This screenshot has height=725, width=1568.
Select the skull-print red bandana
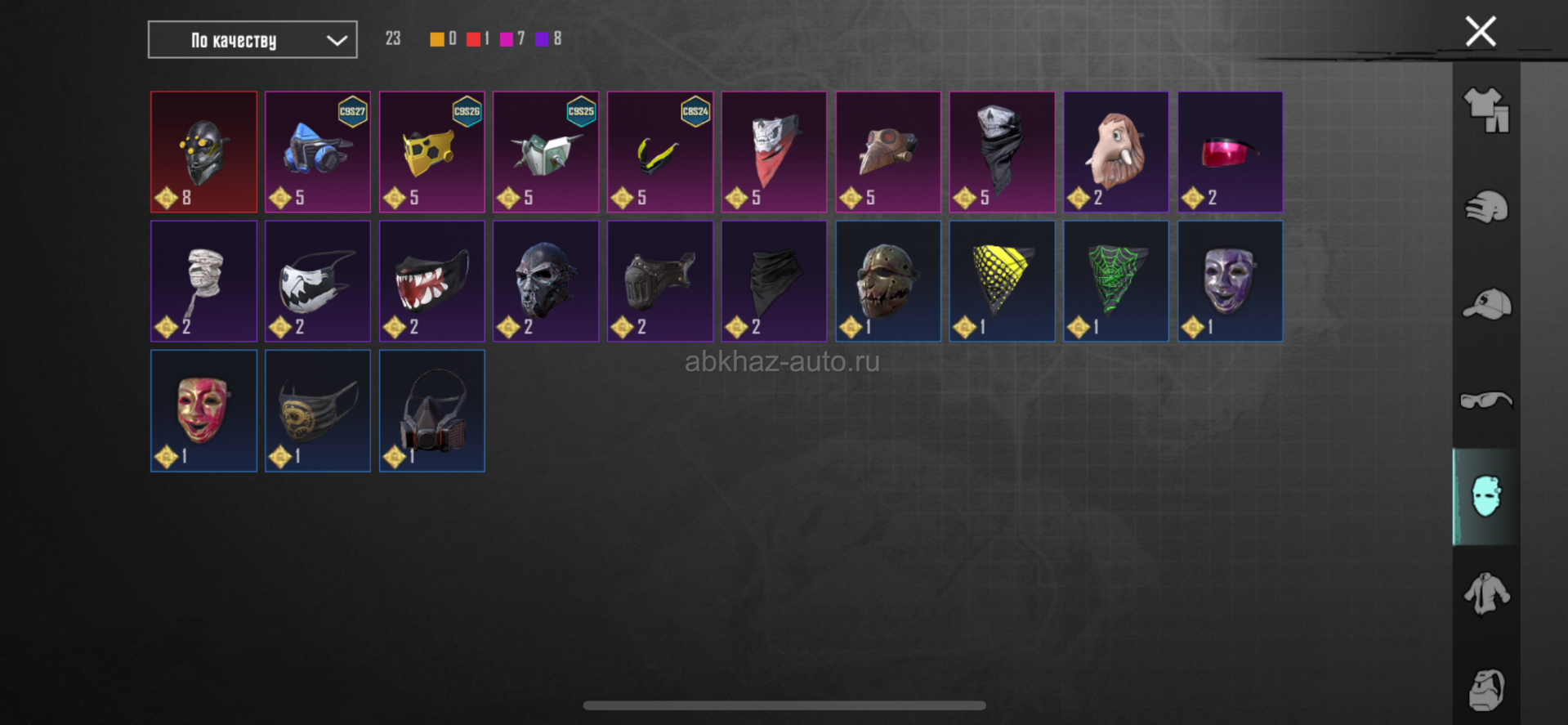tap(774, 152)
